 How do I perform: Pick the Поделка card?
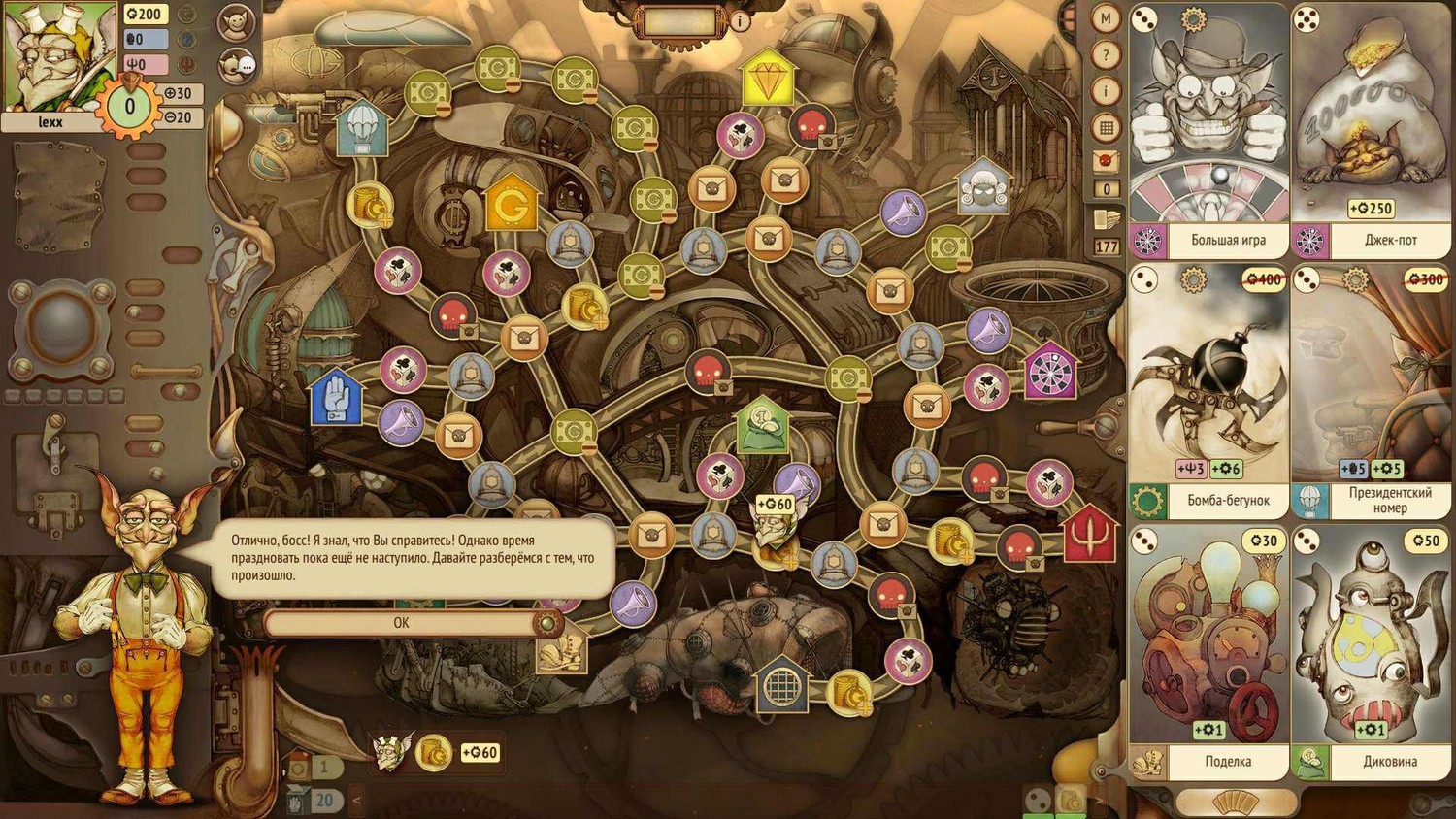[1208, 652]
